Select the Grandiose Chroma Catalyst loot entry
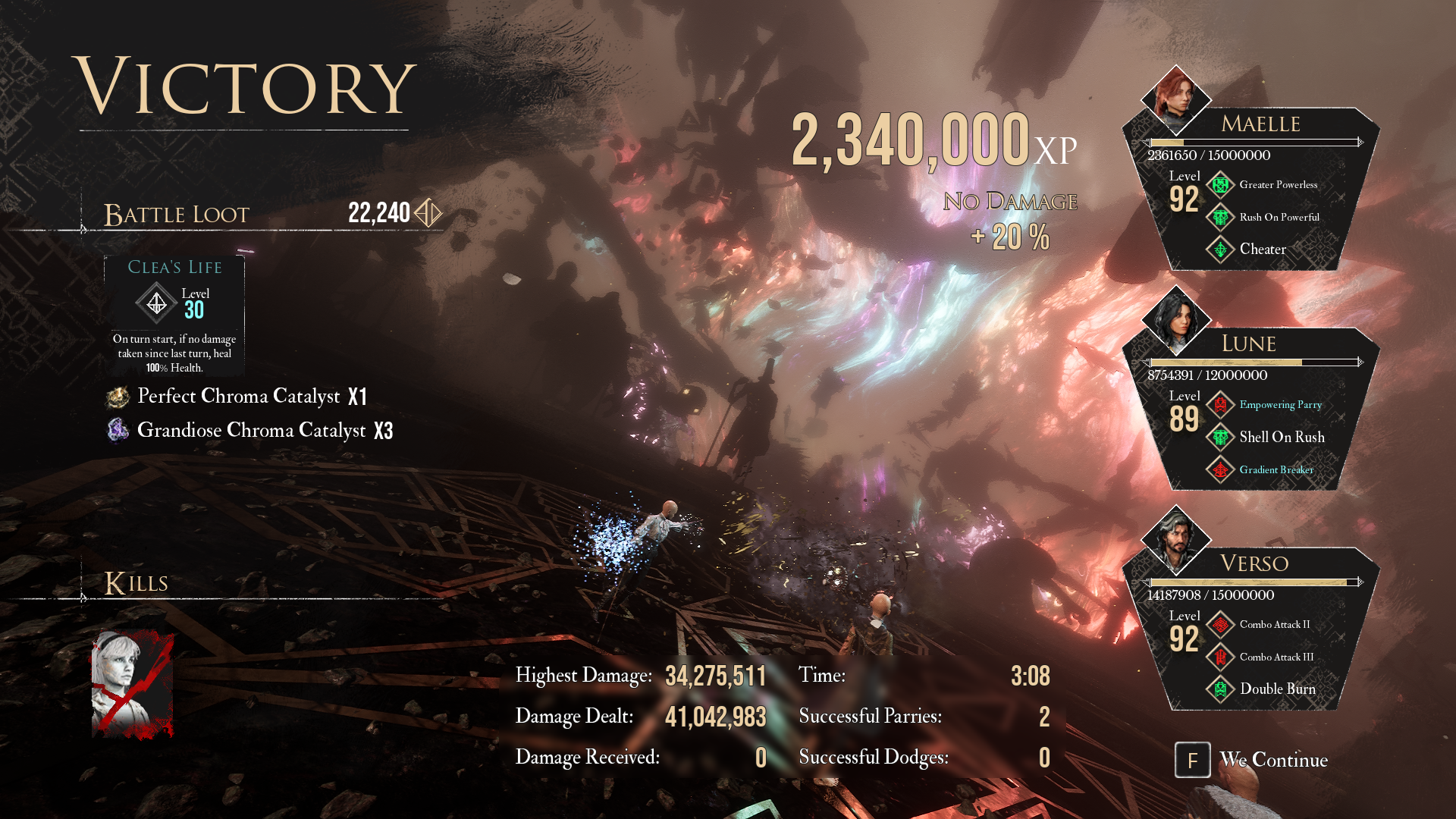Viewport: 1456px width, 819px height. coord(251,430)
